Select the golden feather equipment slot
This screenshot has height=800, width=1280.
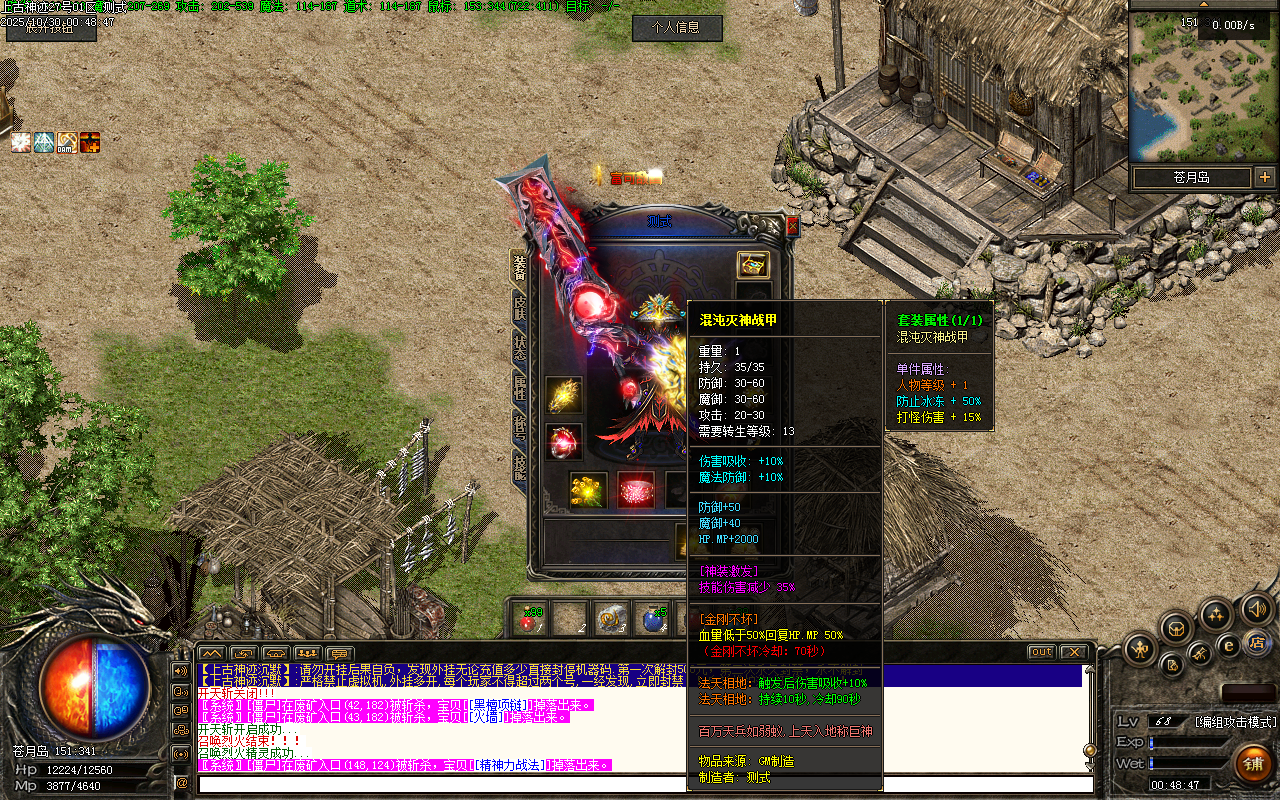pyautogui.click(x=564, y=395)
